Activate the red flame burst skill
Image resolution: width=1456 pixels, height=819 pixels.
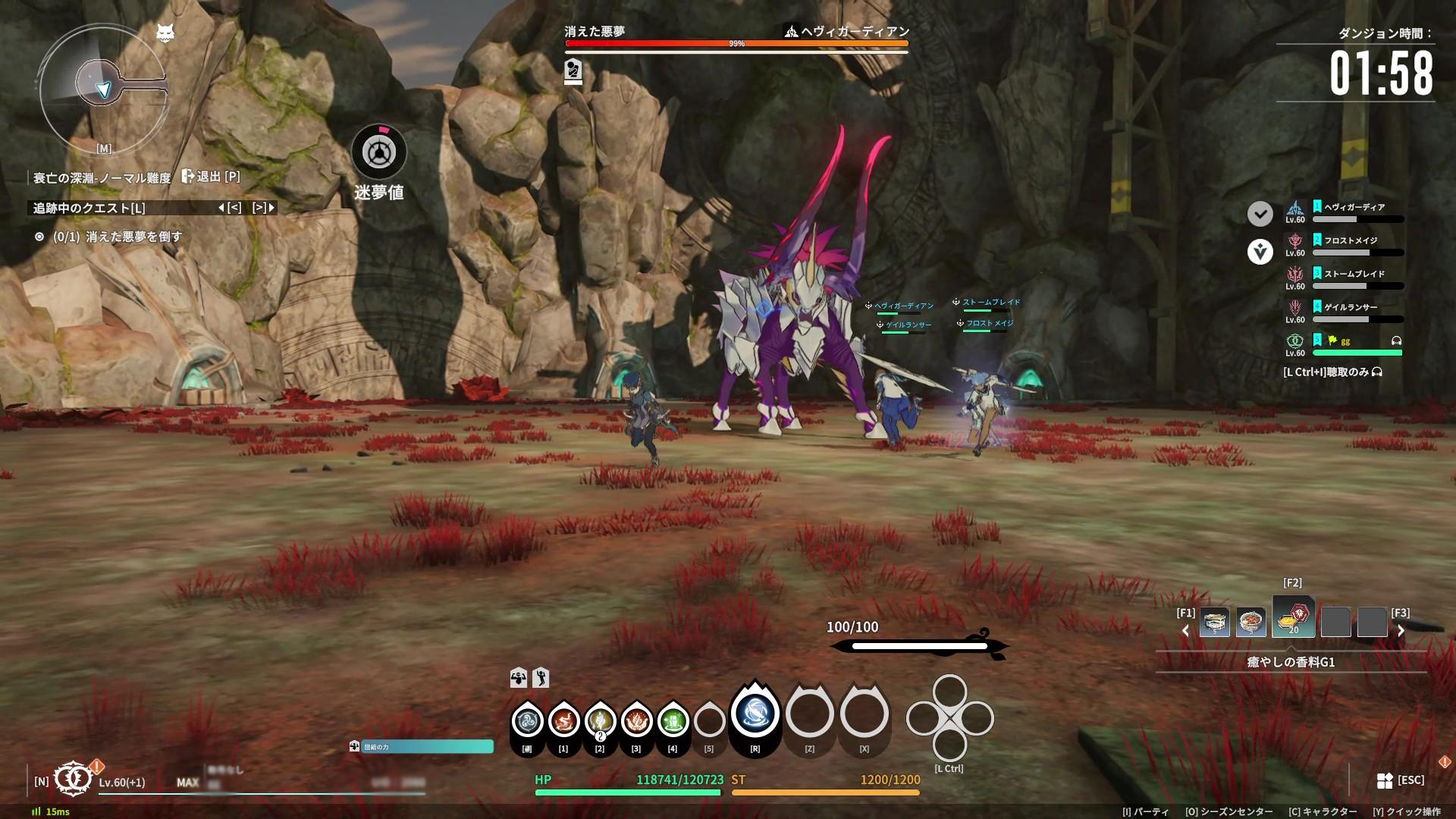pyautogui.click(x=636, y=720)
